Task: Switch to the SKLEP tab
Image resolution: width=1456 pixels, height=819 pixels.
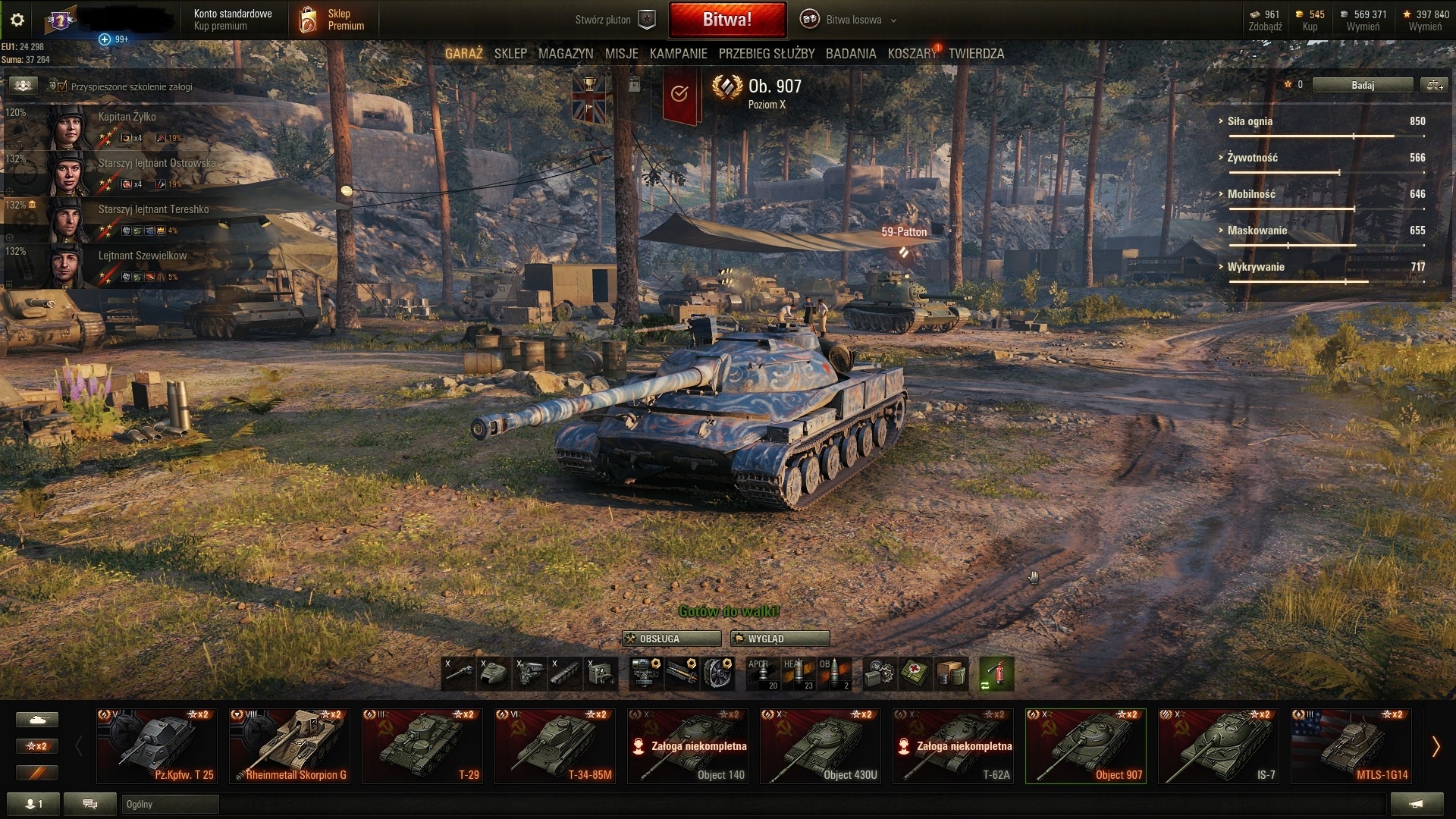Action: [x=510, y=54]
